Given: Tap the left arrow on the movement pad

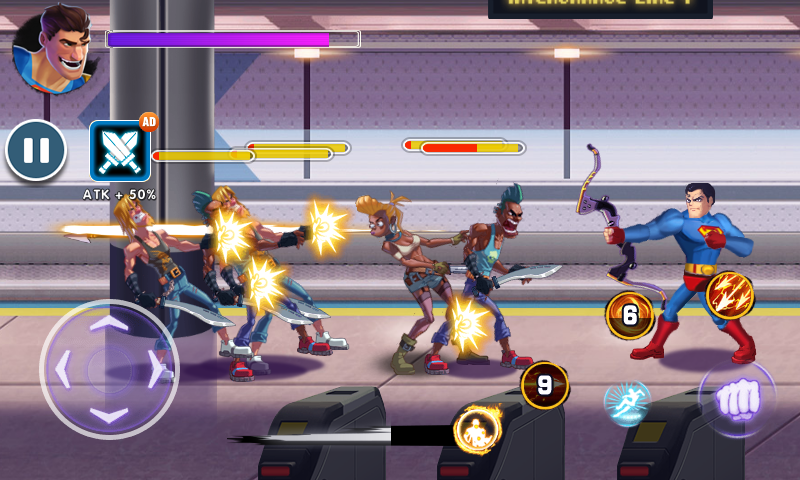Looking at the screenshot, I should pyautogui.click(x=63, y=370).
